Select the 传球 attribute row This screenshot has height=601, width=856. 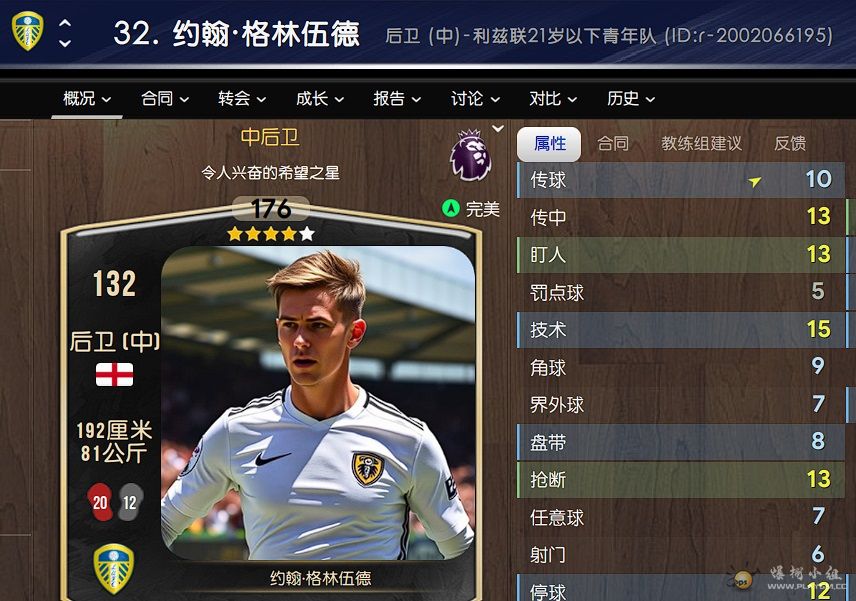coord(680,180)
